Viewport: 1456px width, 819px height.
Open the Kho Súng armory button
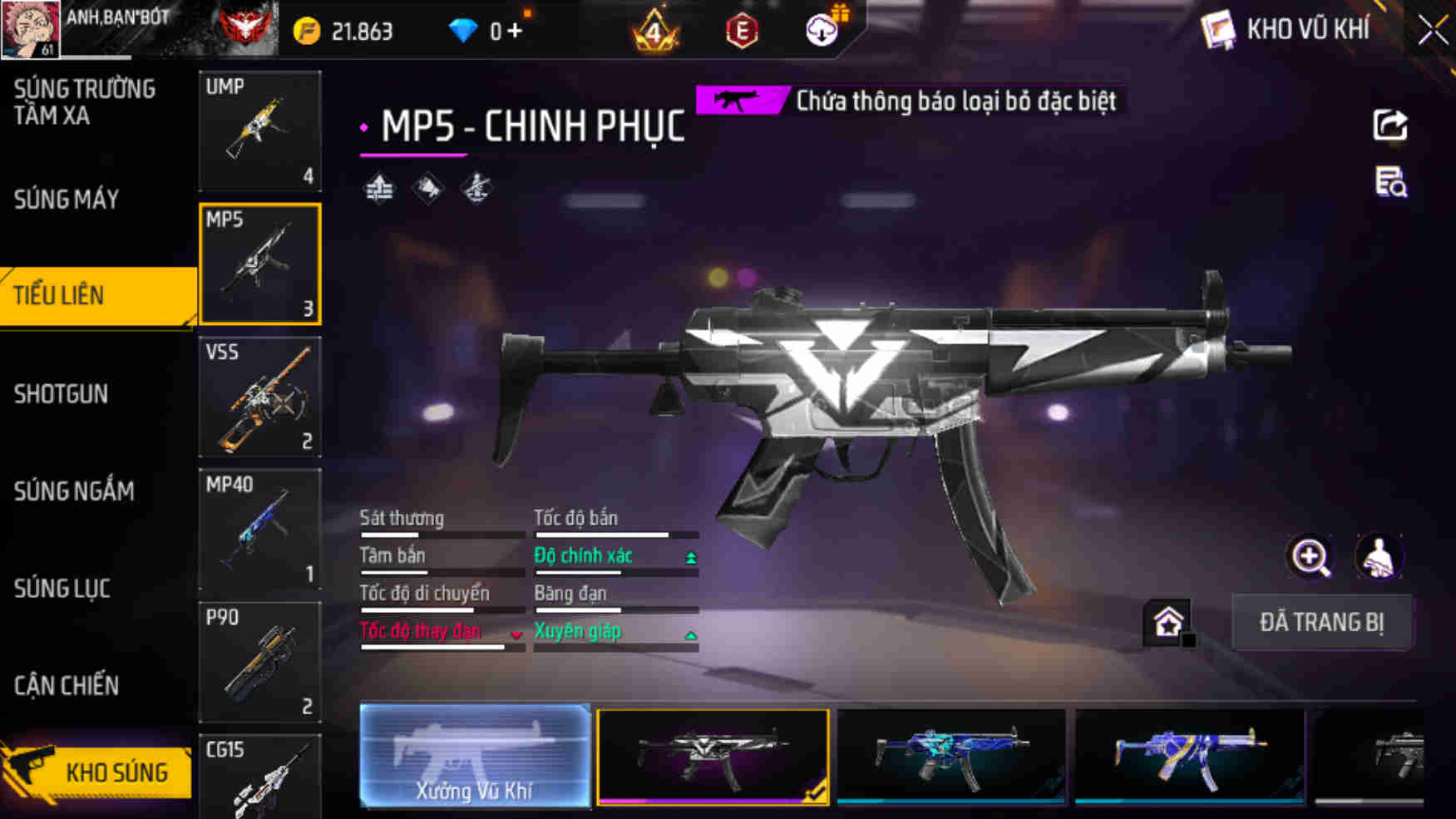point(96,772)
